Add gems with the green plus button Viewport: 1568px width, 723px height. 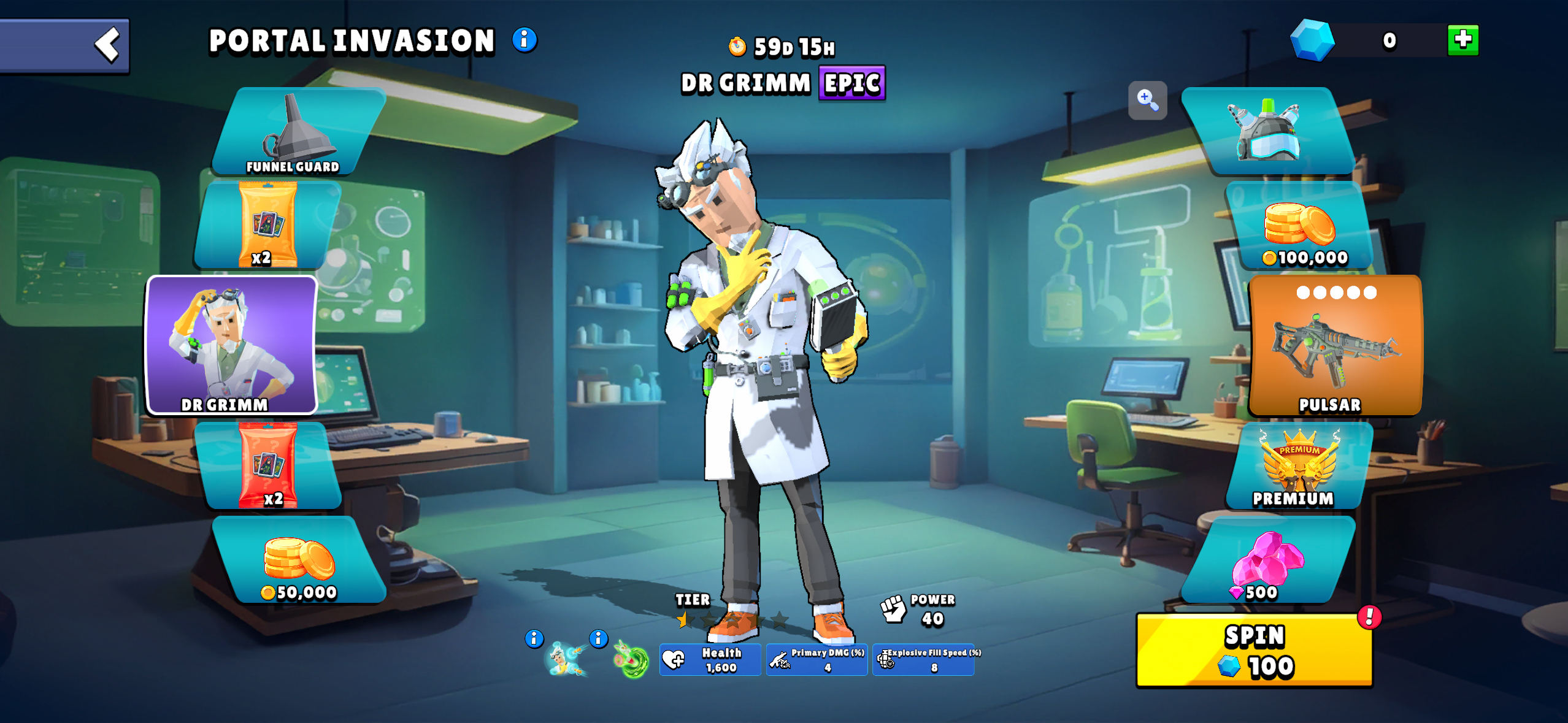tap(1462, 40)
